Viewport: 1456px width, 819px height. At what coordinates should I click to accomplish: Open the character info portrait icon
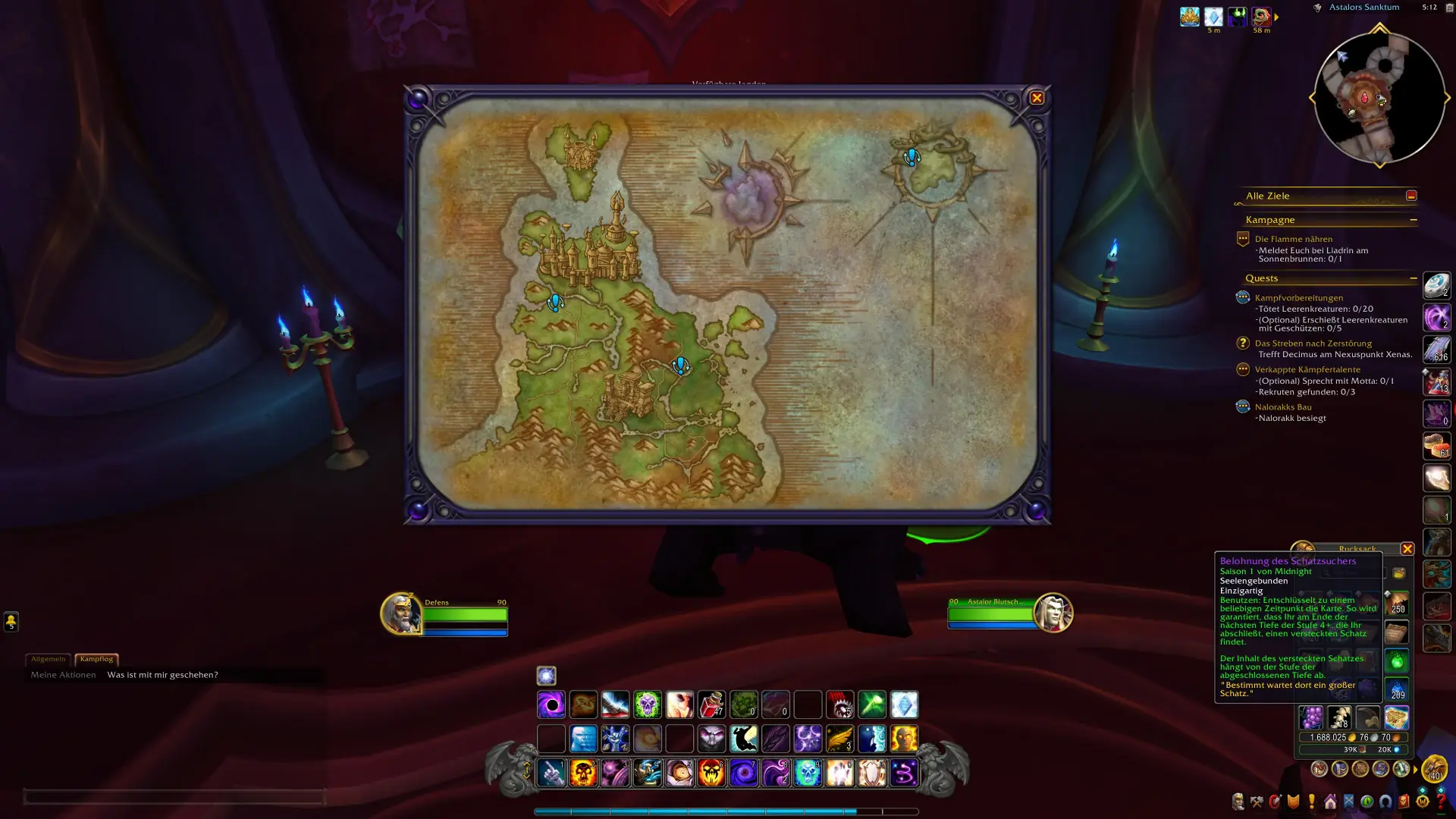1238,802
